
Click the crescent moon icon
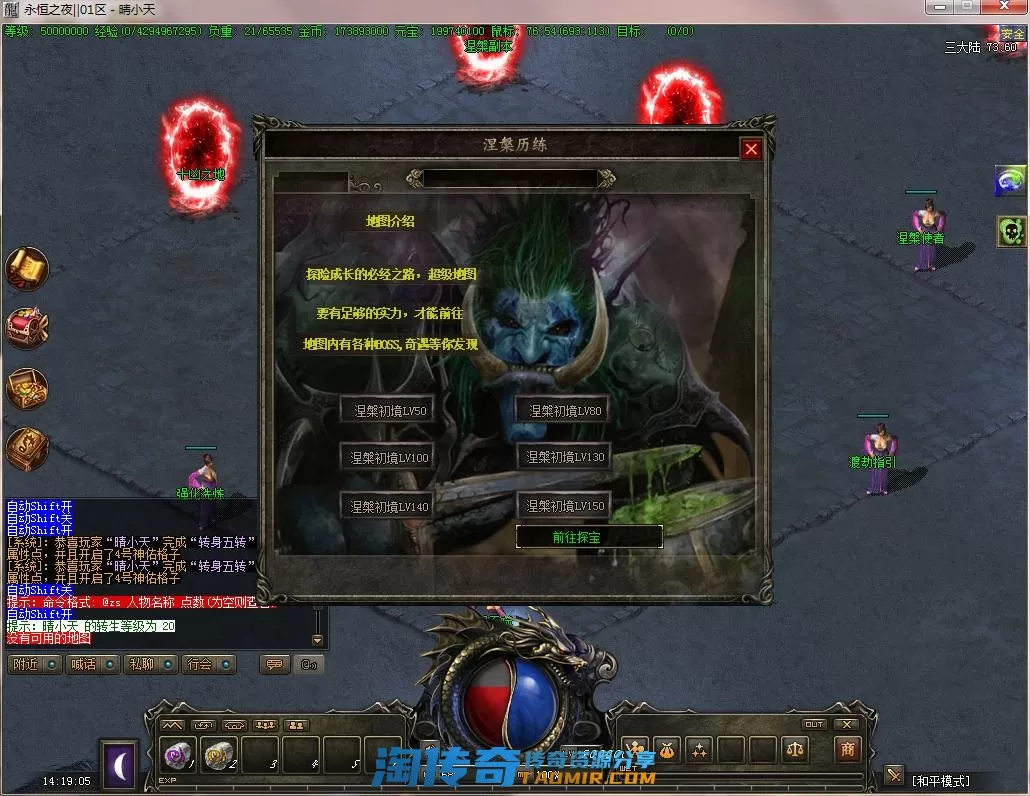point(119,765)
